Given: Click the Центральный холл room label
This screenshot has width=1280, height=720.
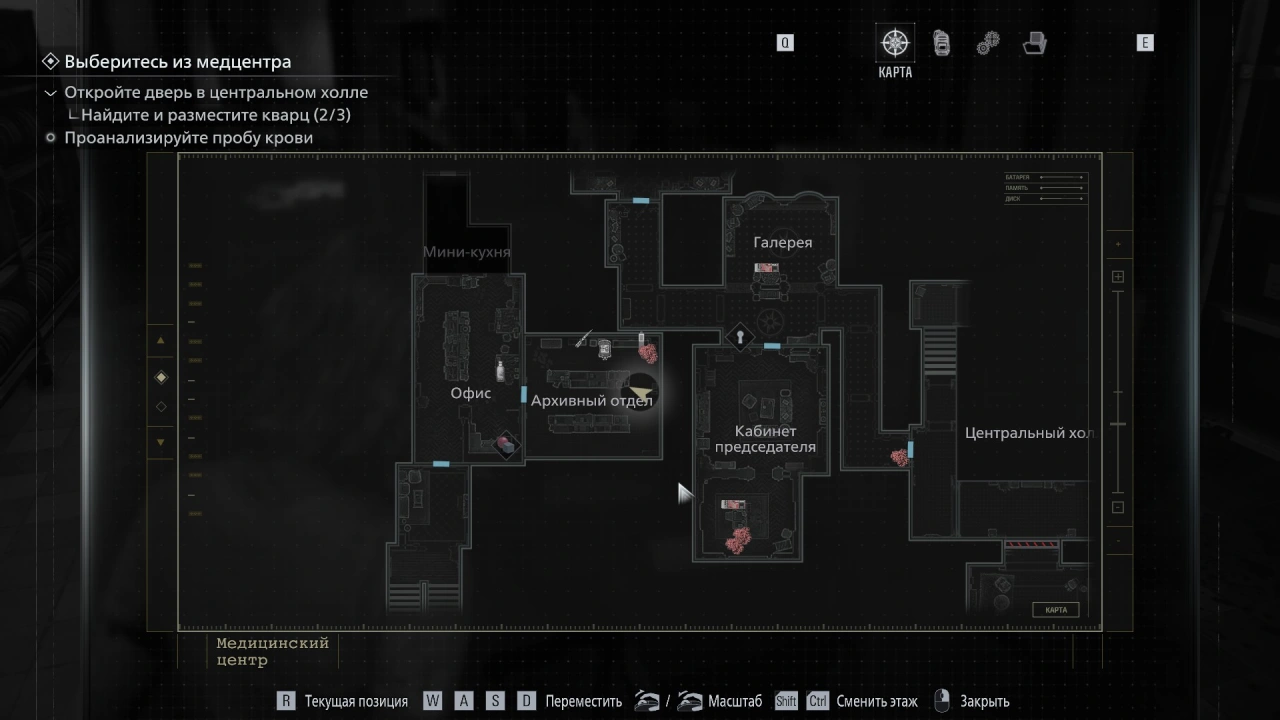Looking at the screenshot, I should pos(1029,433).
